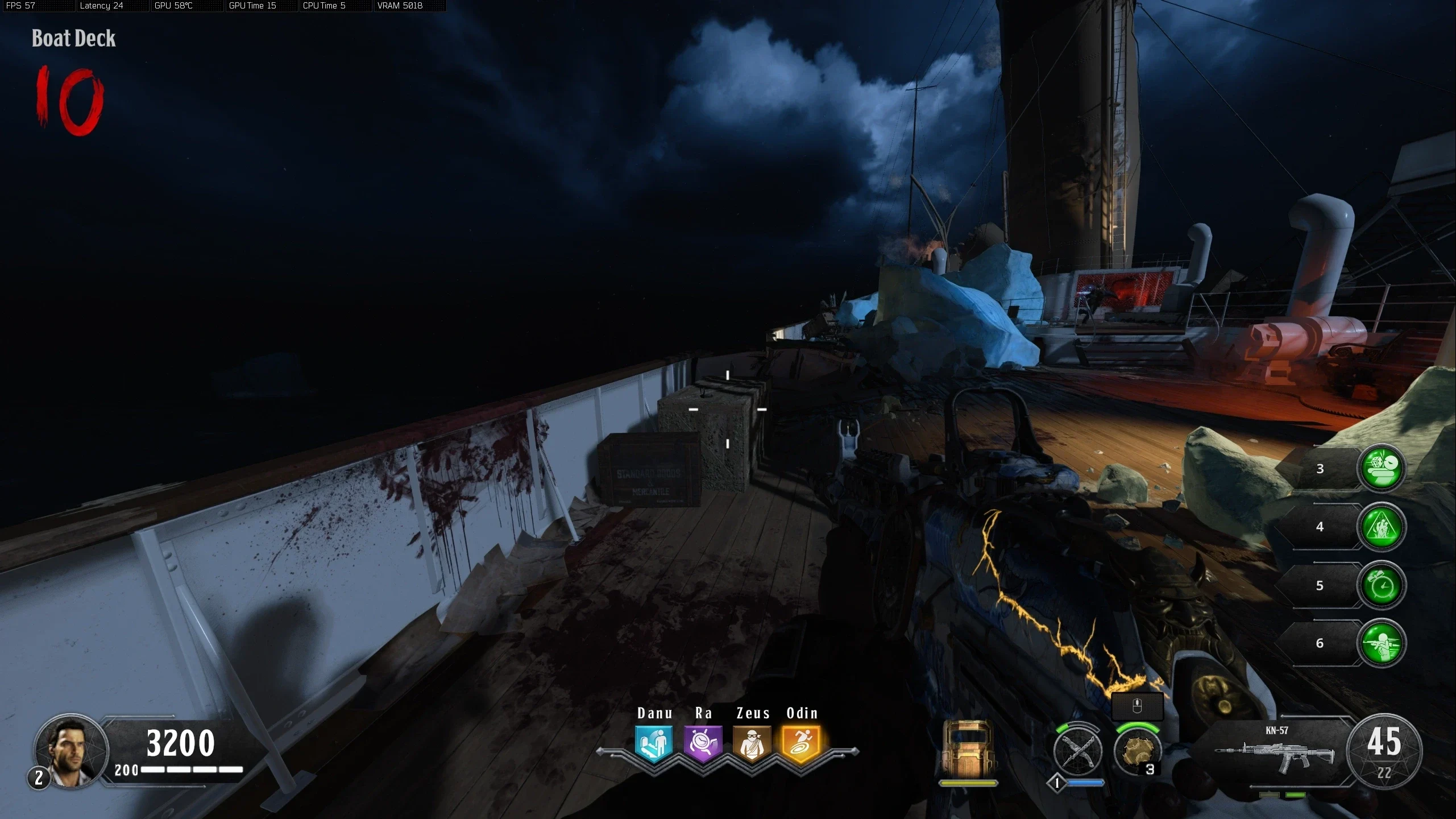This screenshot has width=1456, height=819.
Task: Activate the crossed blades special weapon
Action: tap(1077, 752)
